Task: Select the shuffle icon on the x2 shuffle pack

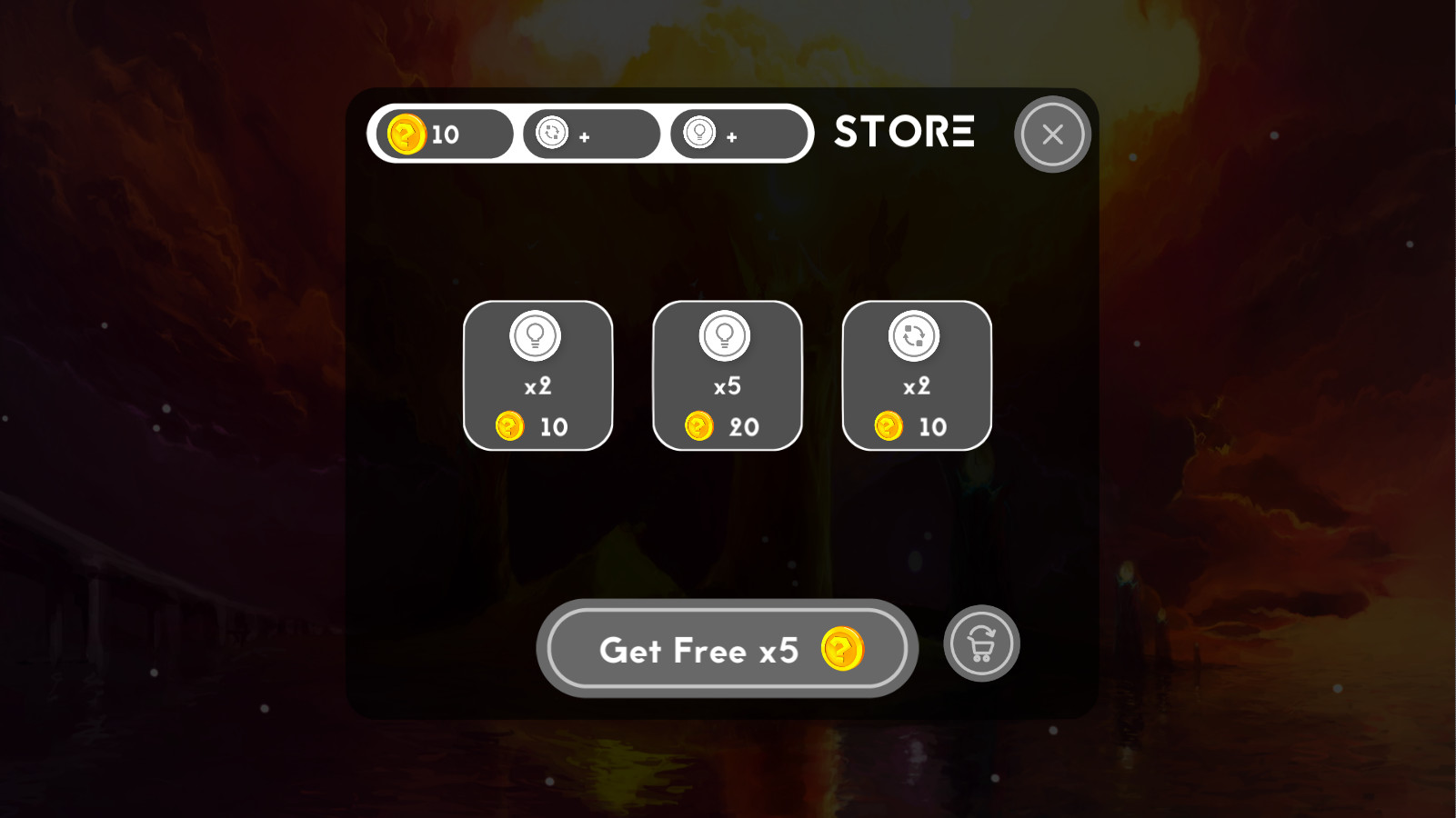Action: 916,334
